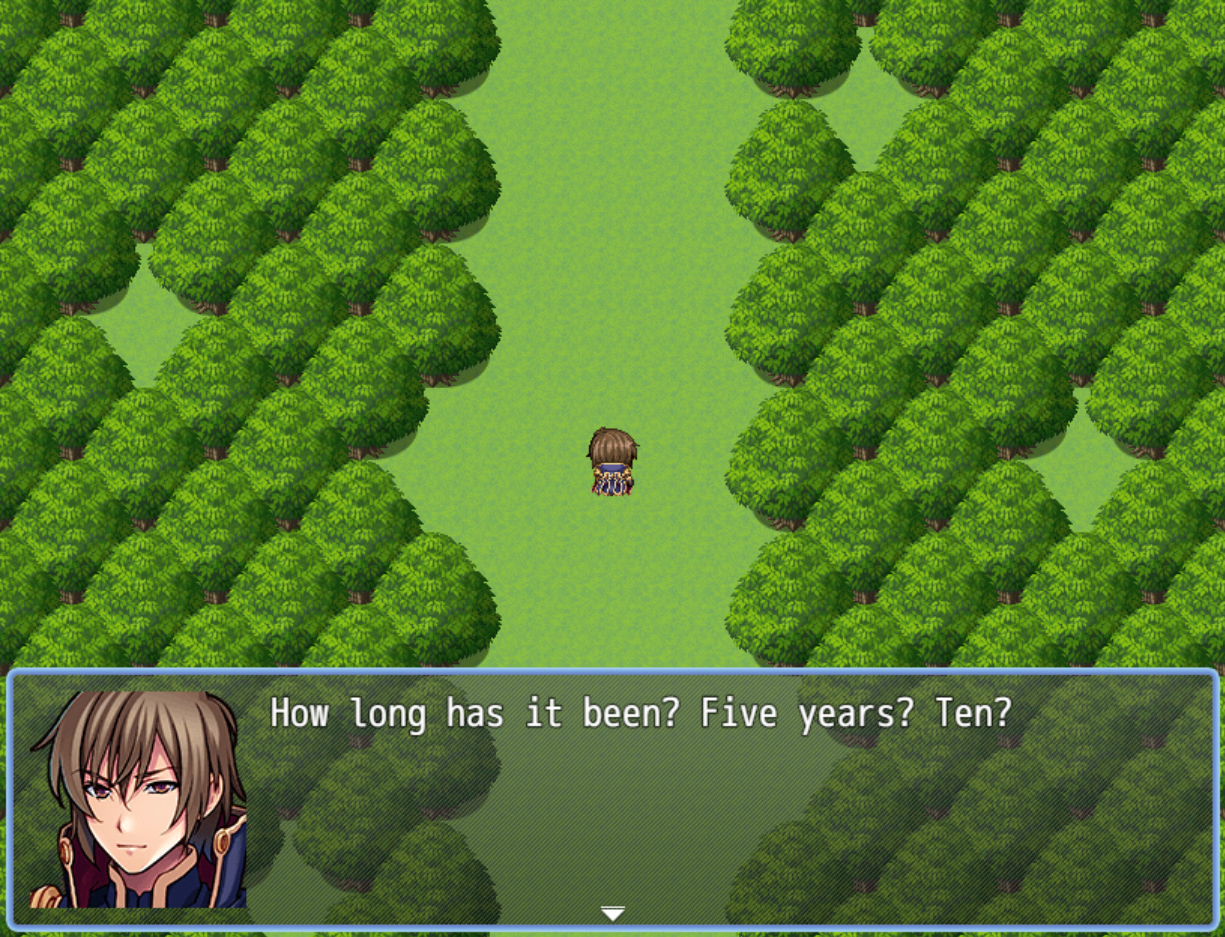
Task: Advance the "How long has it been?" dialogue box
Action: (x=640, y=790)
